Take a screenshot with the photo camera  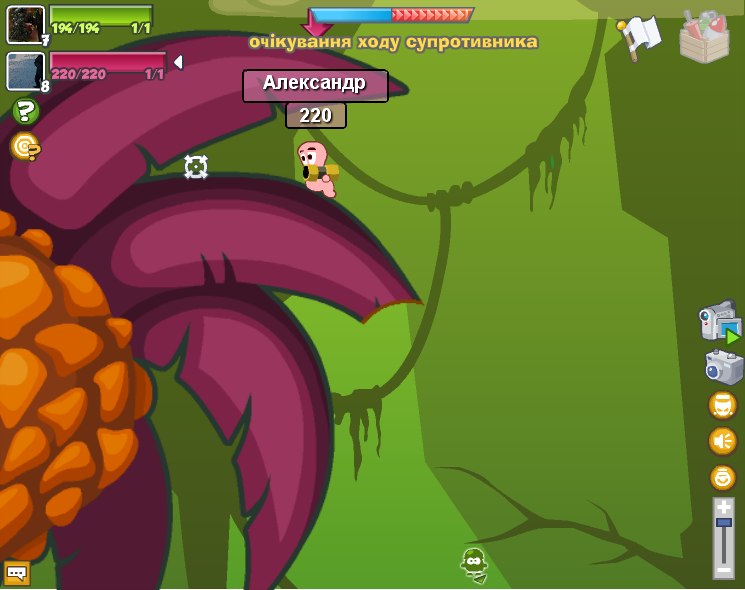click(x=723, y=367)
